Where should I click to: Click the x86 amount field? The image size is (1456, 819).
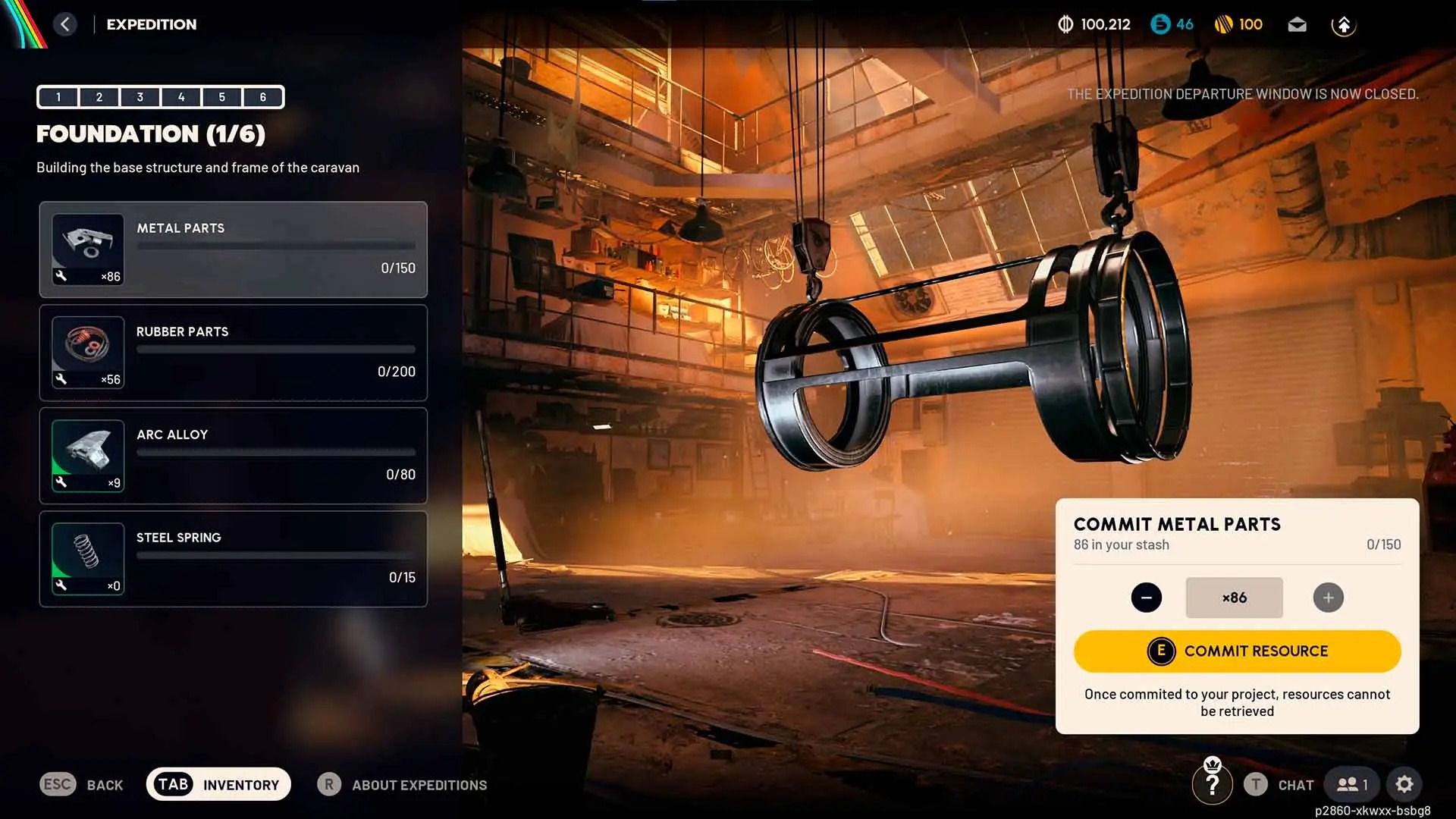[1234, 597]
